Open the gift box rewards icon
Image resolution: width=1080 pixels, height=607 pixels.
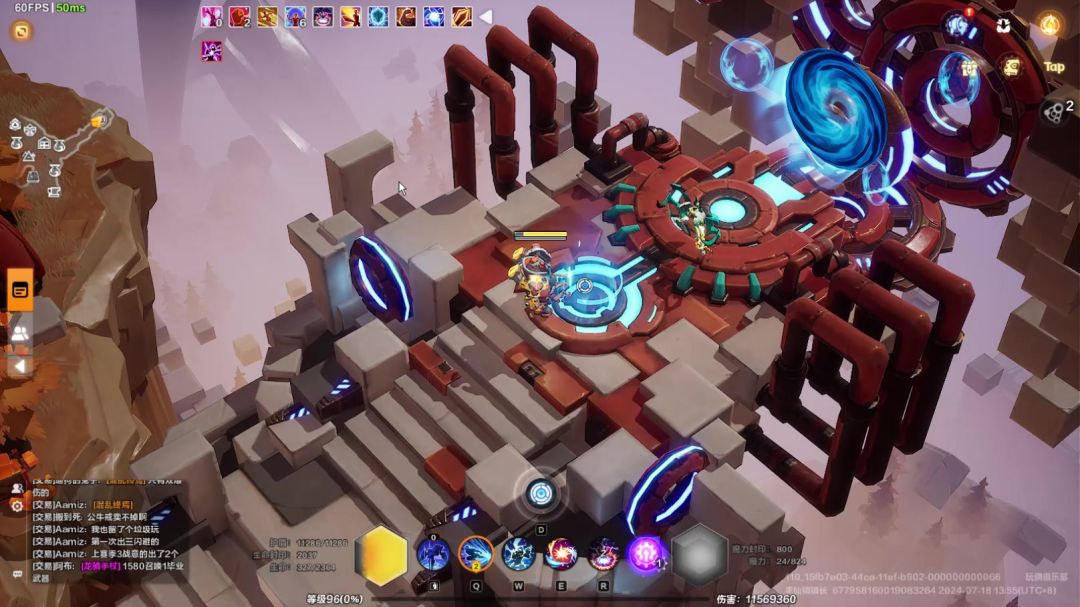tap(969, 68)
